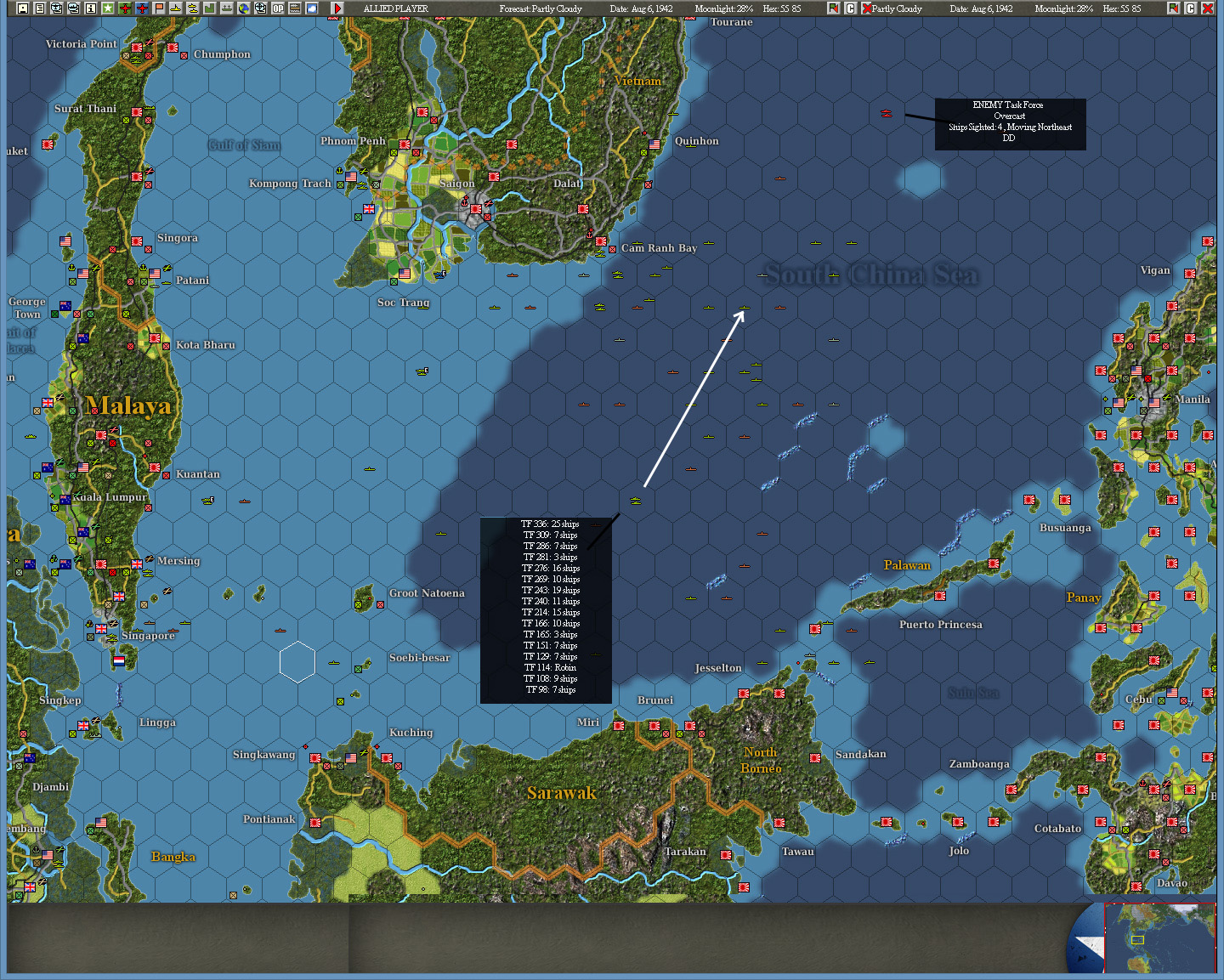Viewport: 1224px width, 980px height.
Task: Click the green star preferences icon
Action: point(108,8)
